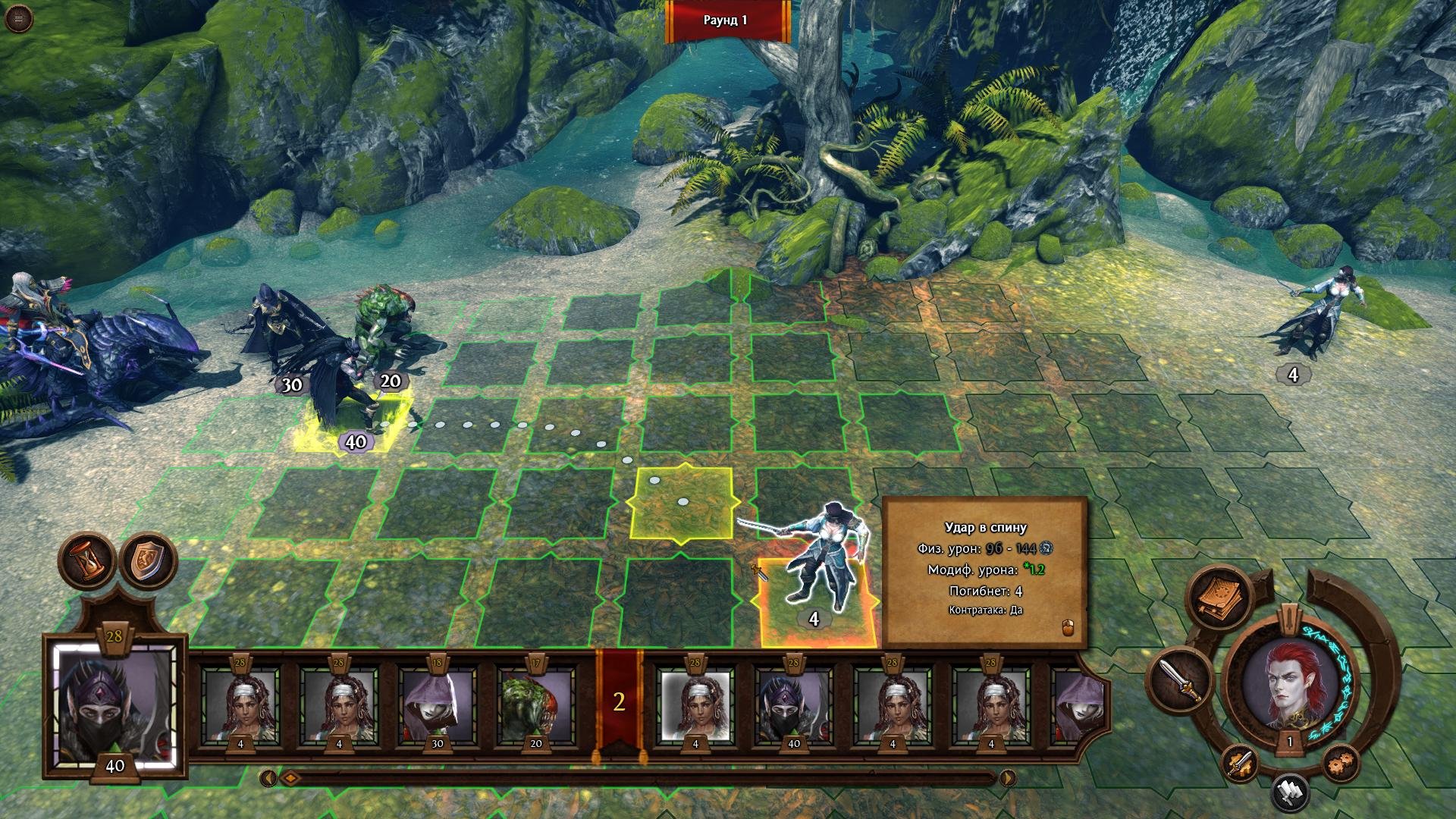Screen dimensions: 1456x819
Task: Activate the shield defend action
Action: [x=148, y=560]
